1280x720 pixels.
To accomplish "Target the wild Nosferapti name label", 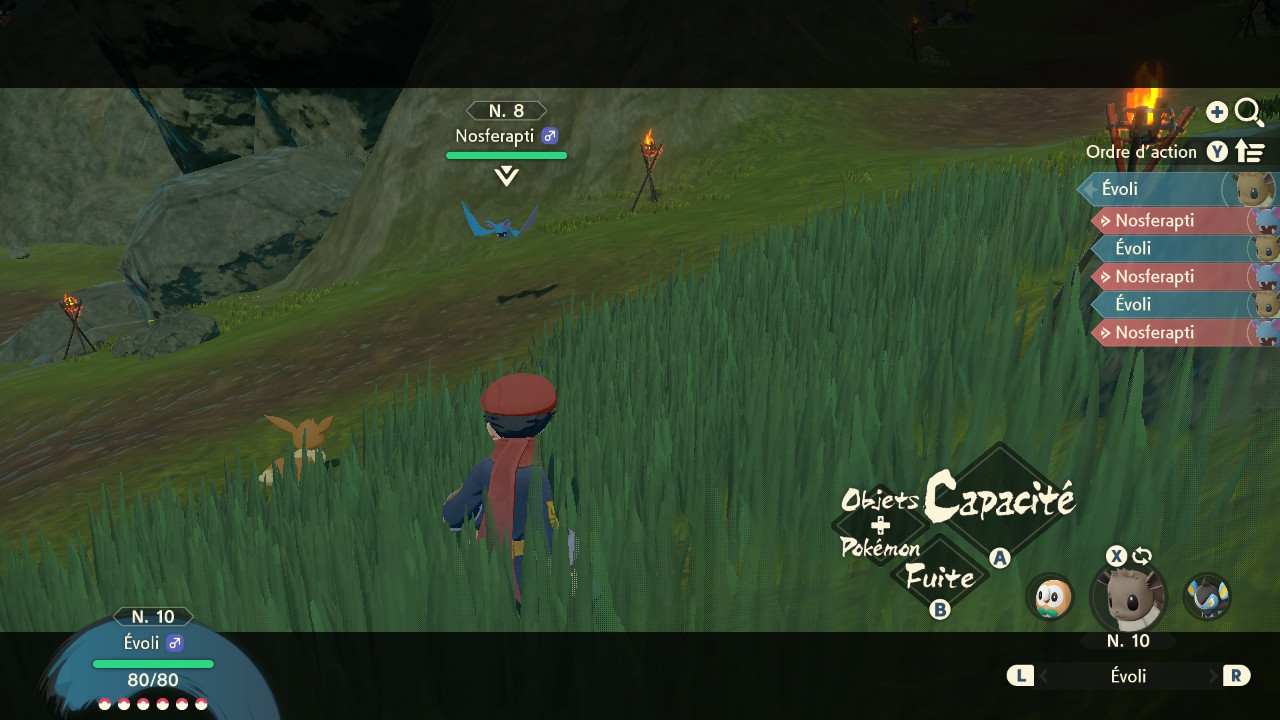I will click(495, 136).
